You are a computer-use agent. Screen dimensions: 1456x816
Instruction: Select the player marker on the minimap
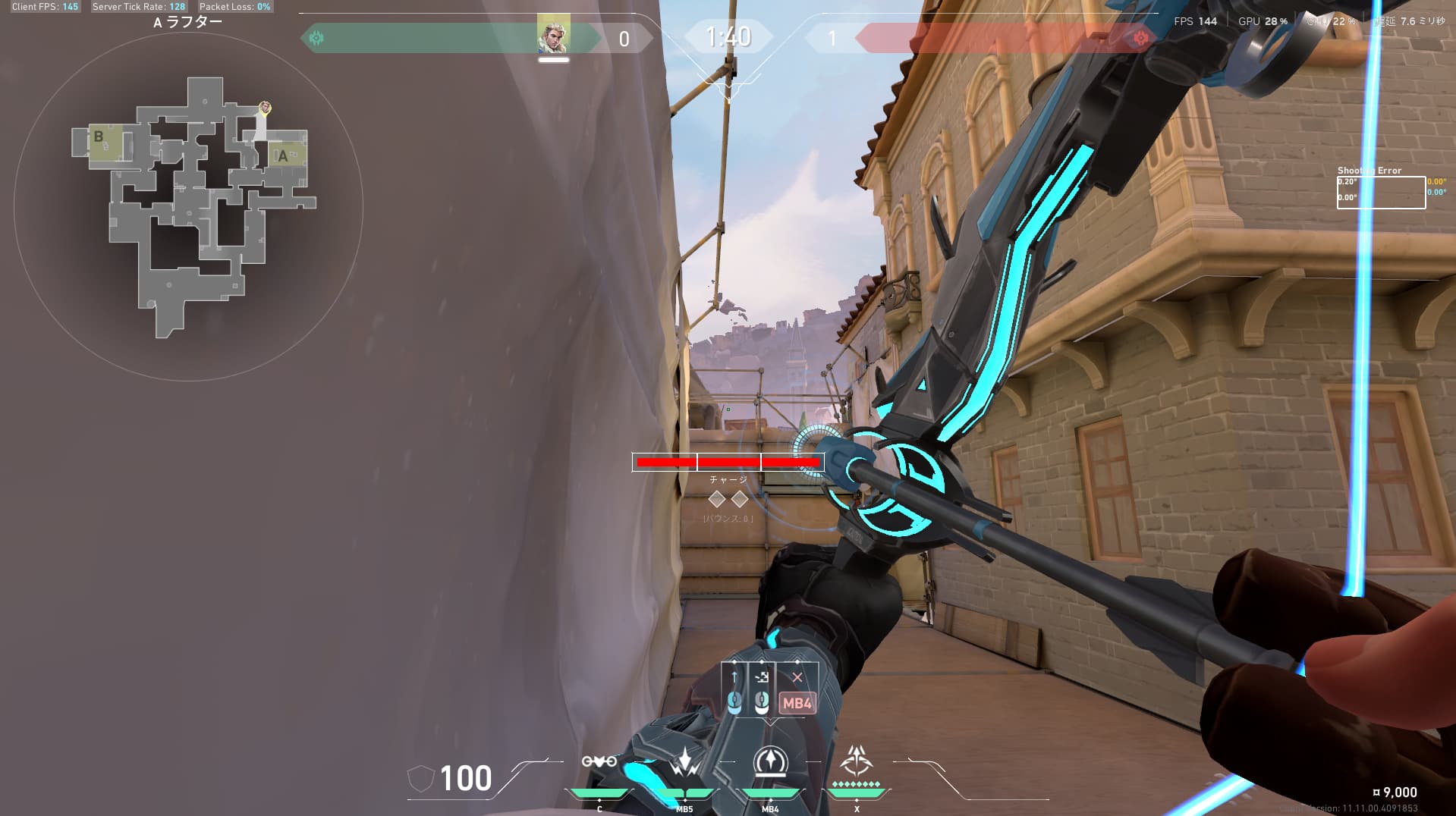point(264,108)
